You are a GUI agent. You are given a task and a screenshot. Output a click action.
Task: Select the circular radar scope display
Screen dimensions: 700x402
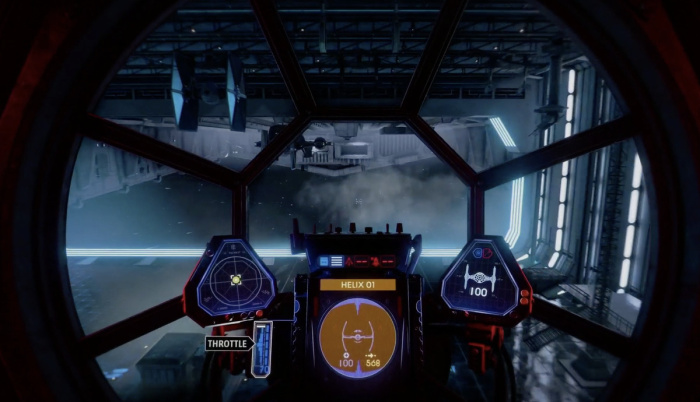(236, 281)
